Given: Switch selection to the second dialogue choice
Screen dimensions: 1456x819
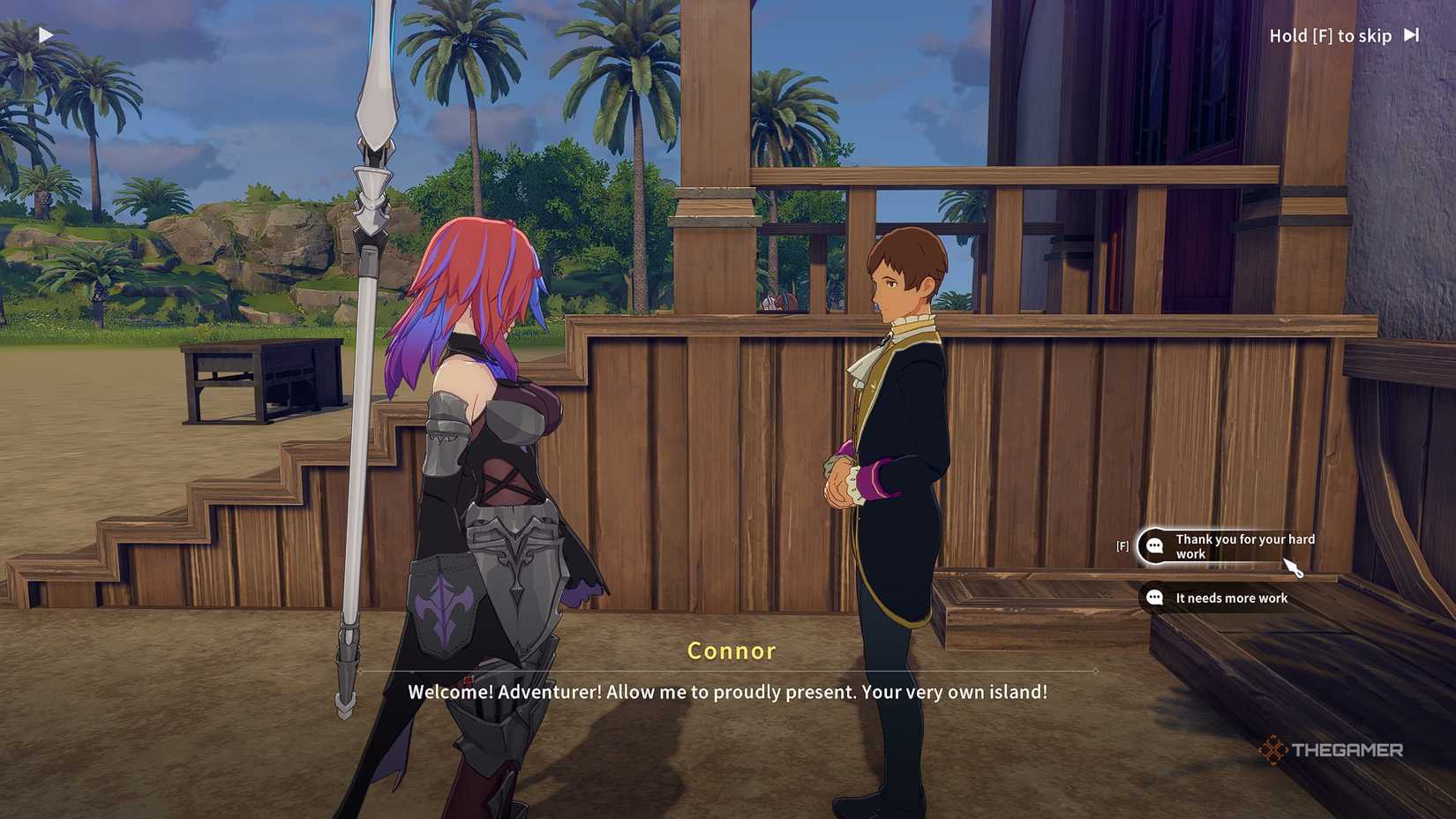Looking at the screenshot, I should click(1231, 598).
